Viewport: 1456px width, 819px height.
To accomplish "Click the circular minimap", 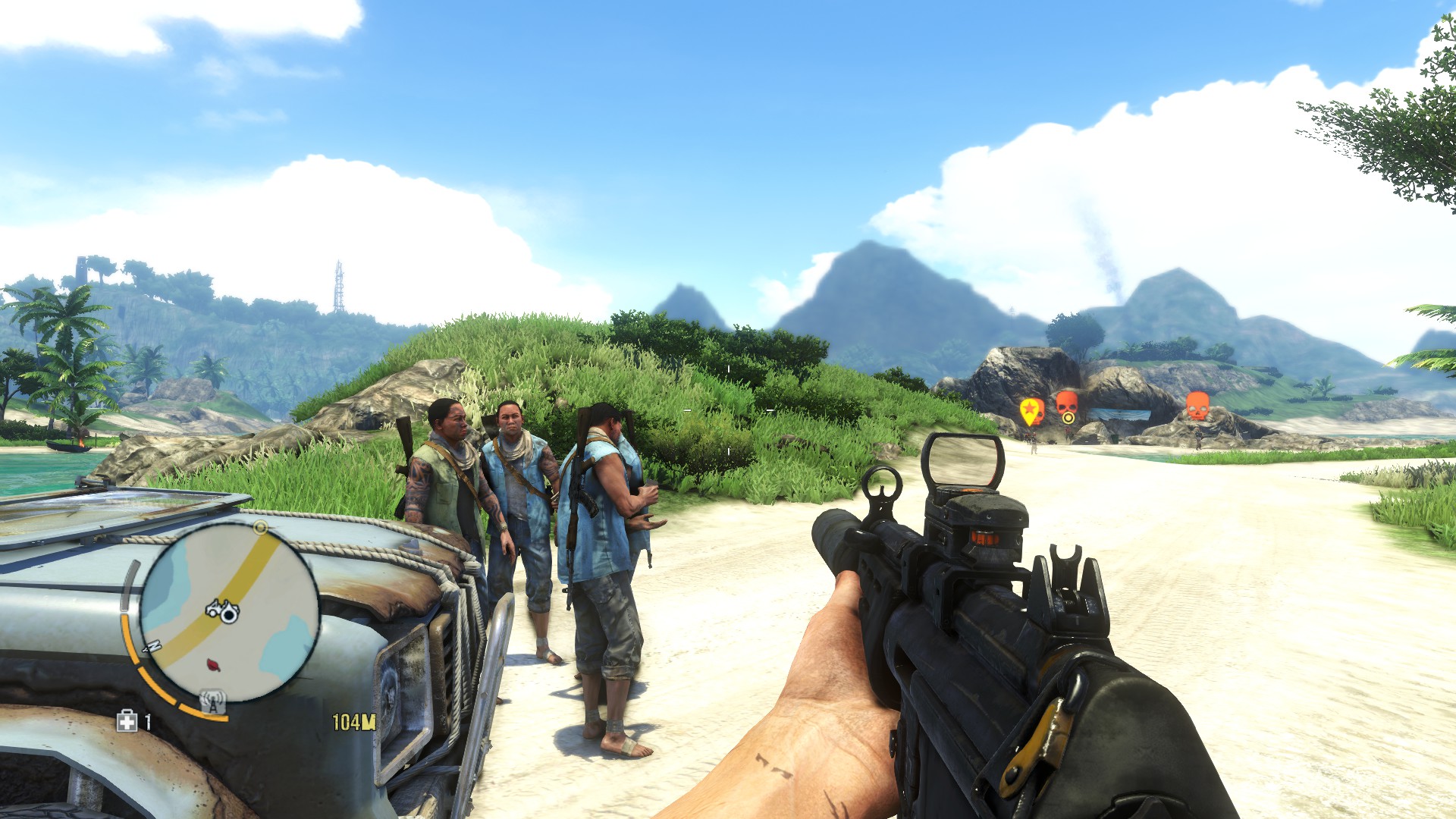I will pyautogui.click(x=229, y=611).
